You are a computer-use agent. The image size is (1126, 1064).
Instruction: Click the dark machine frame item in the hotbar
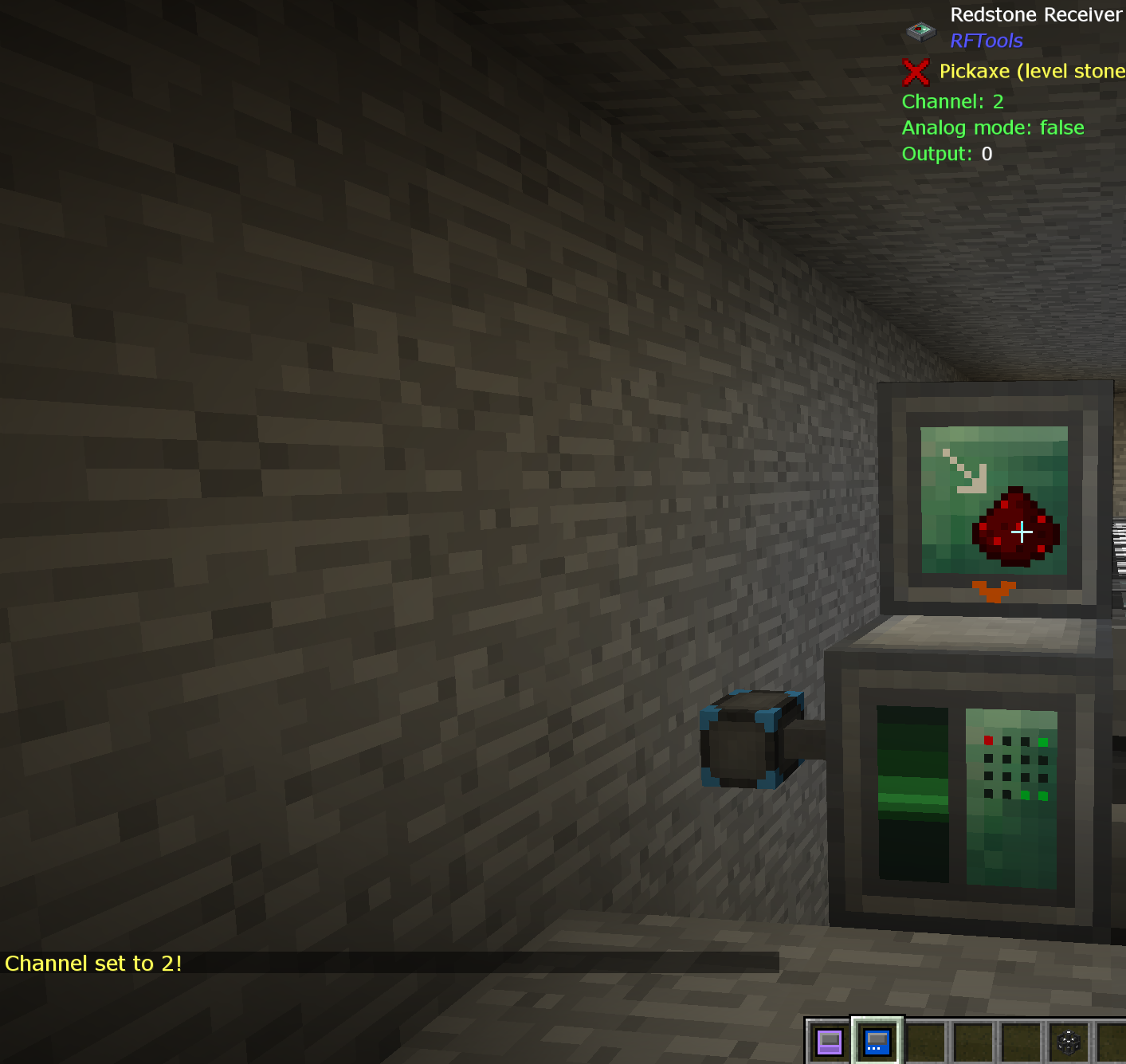(1067, 1040)
